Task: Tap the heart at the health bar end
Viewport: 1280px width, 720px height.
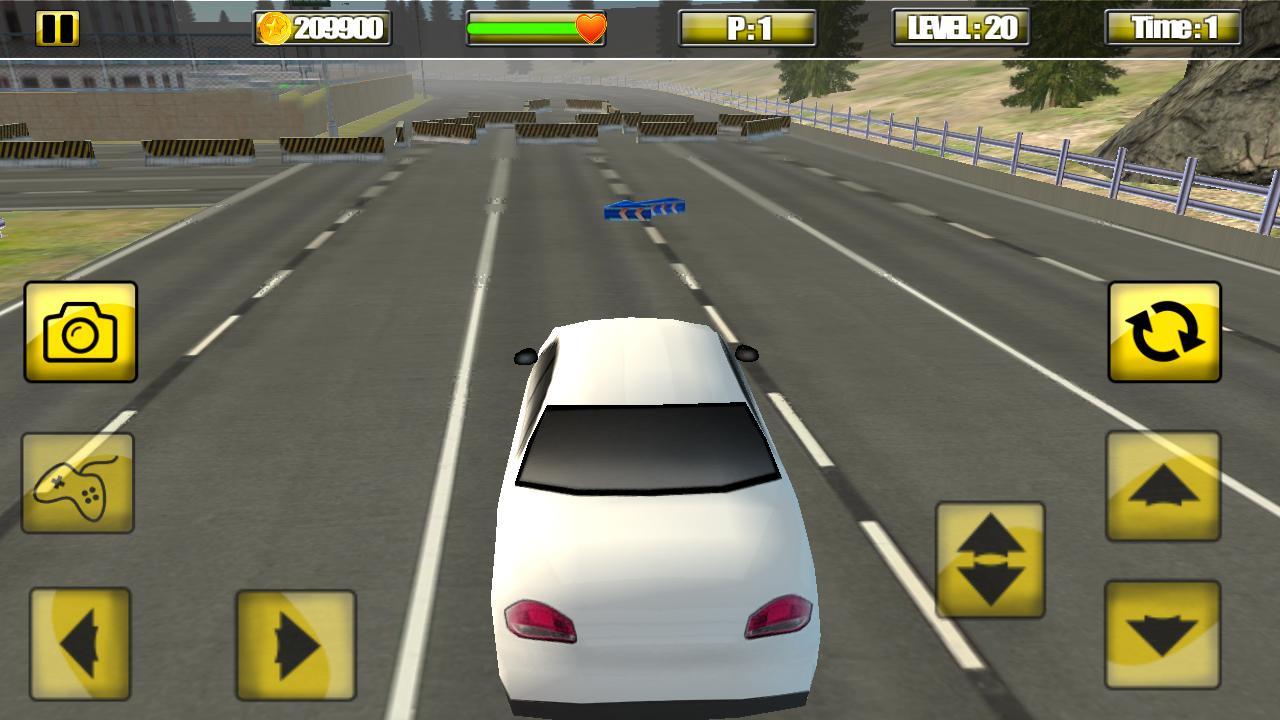Action: click(x=592, y=27)
